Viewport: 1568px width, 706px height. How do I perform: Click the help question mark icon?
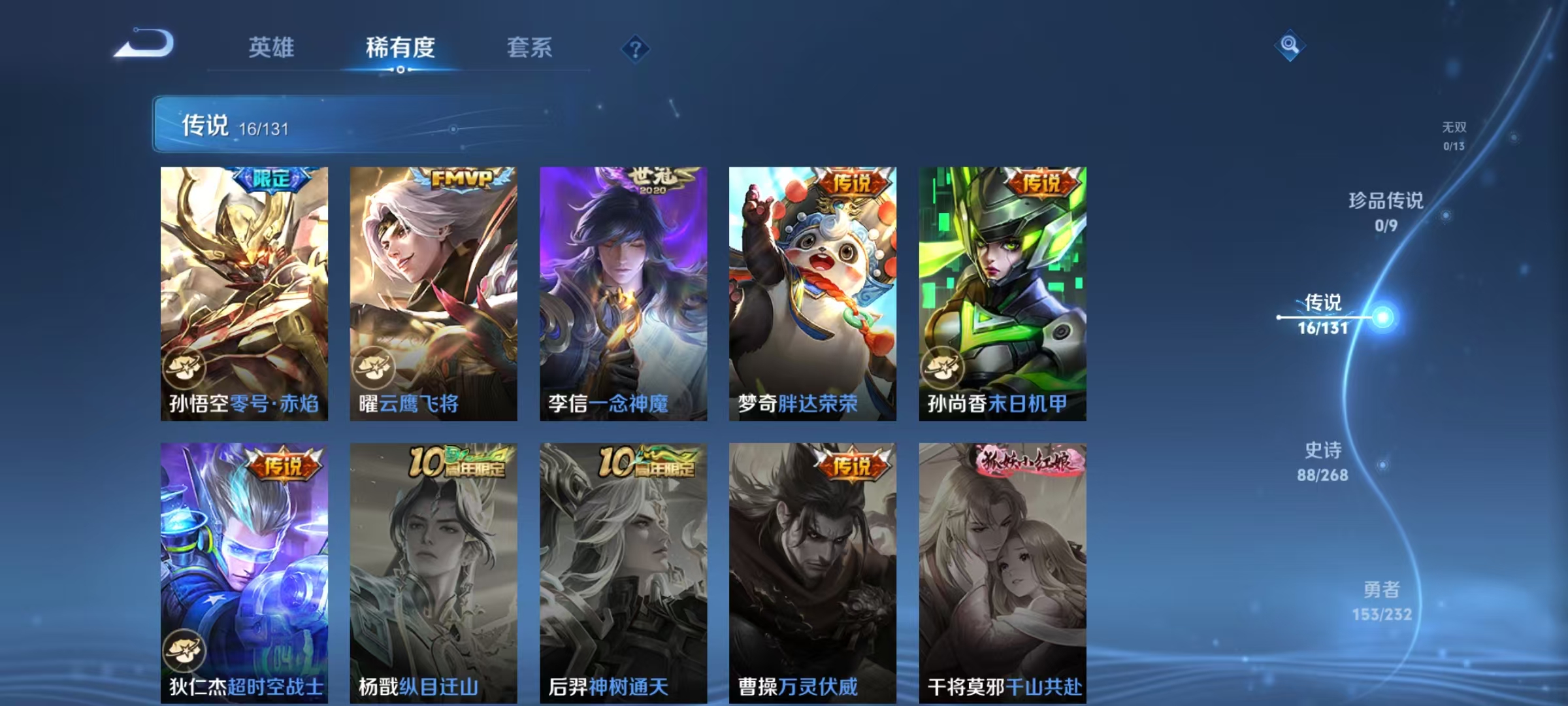[x=637, y=49]
